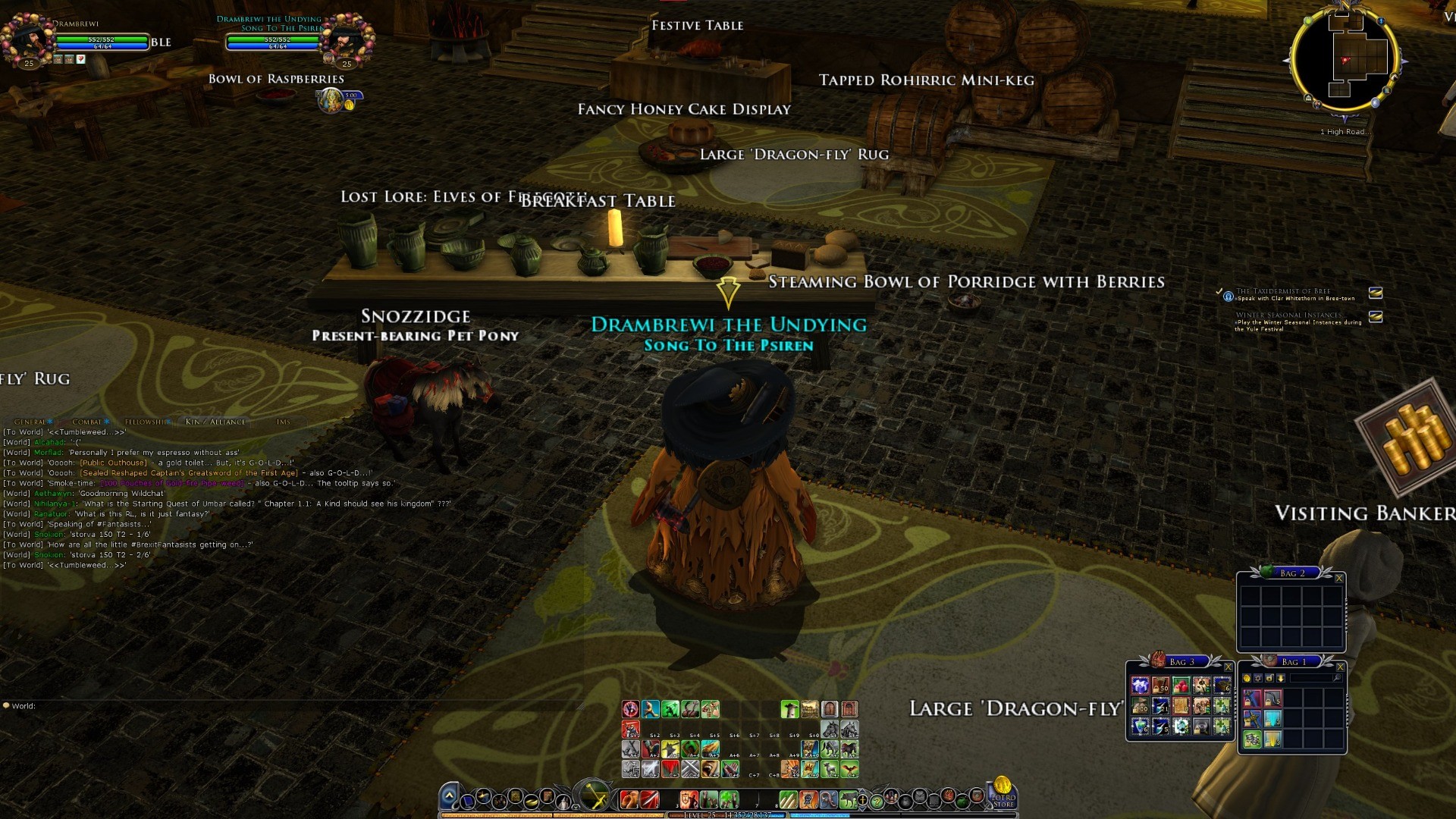Switch to the IMs chat tab
Screen dimensions: 1456x819
tap(283, 422)
